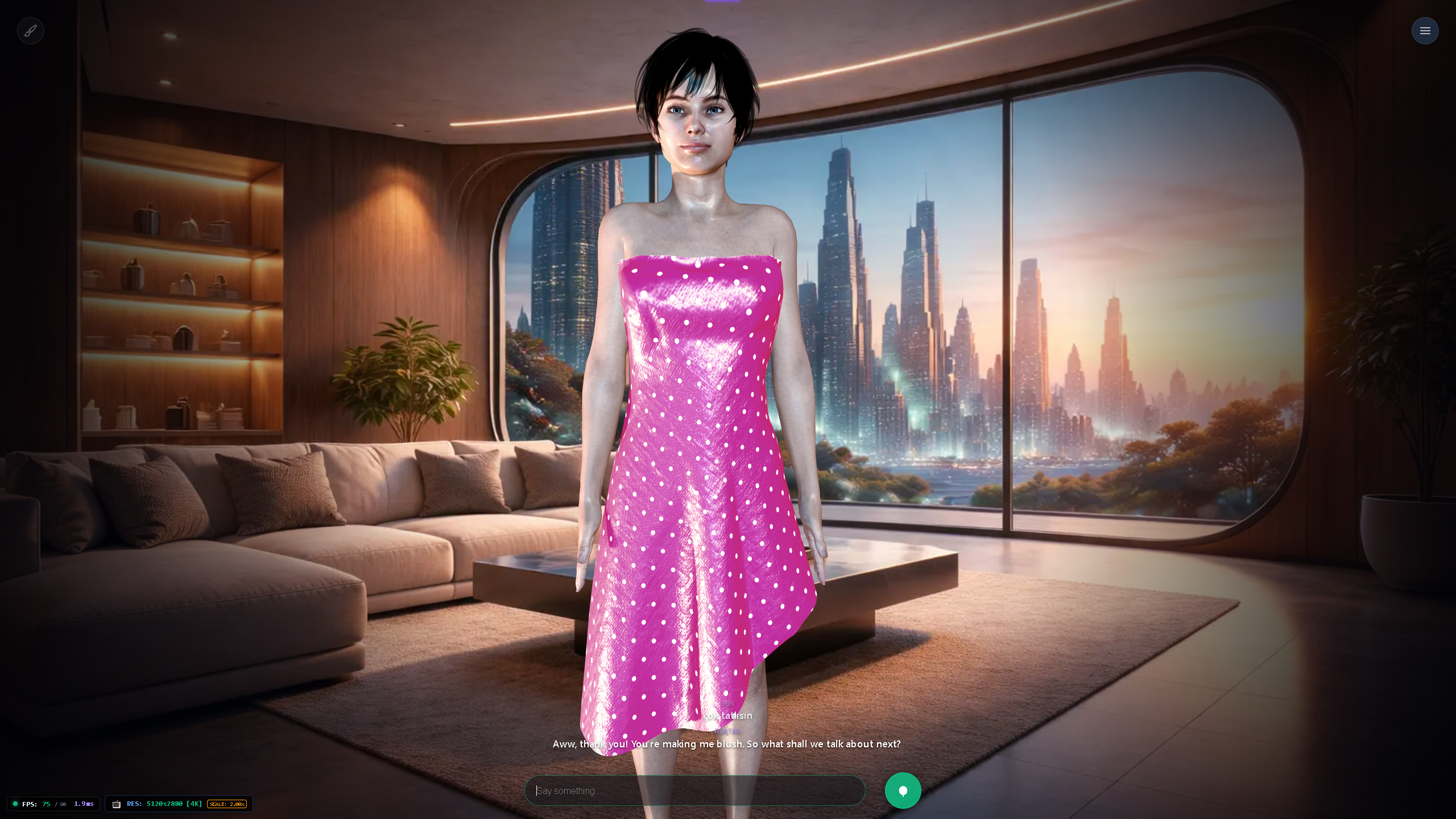Viewport: 1456px width, 819px height.
Task: Click the green FPS status dot
Action: coord(16,804)
